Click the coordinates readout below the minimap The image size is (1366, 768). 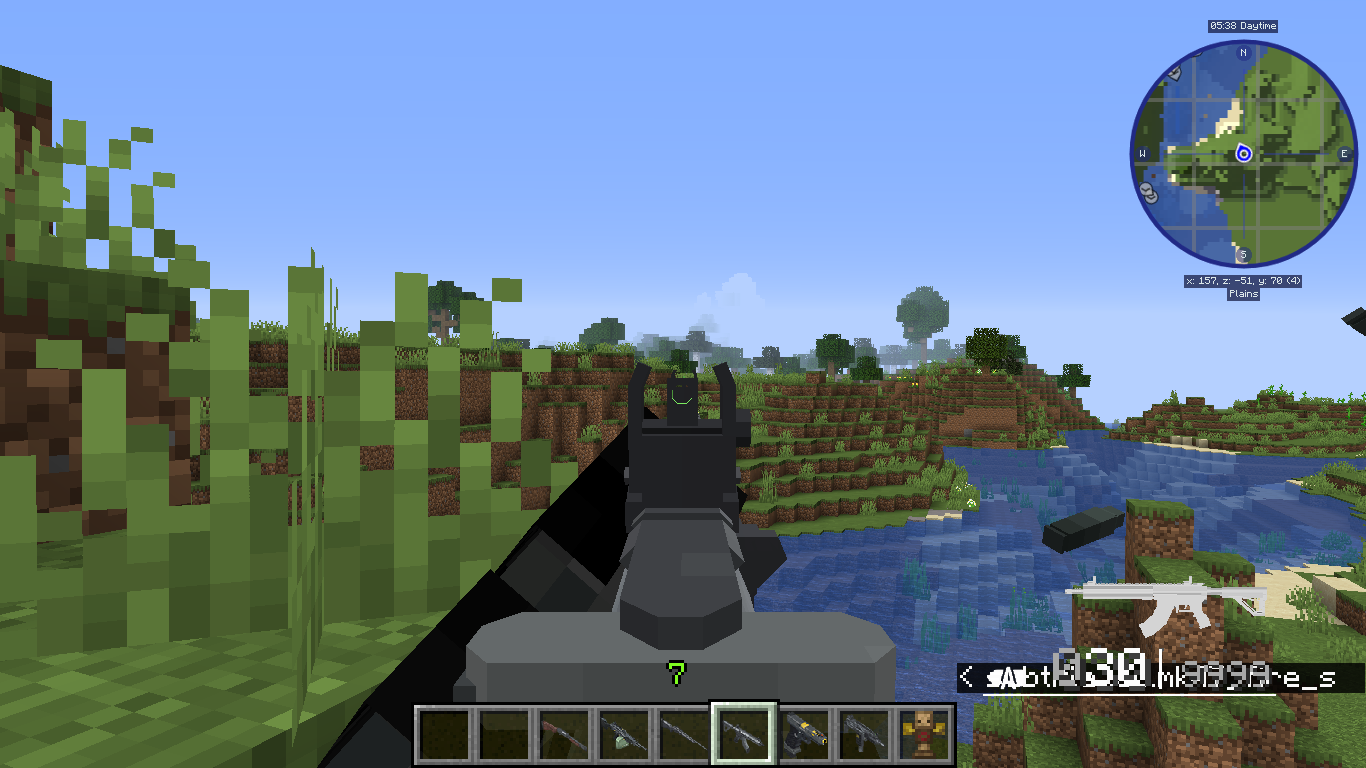point(1243,281)
